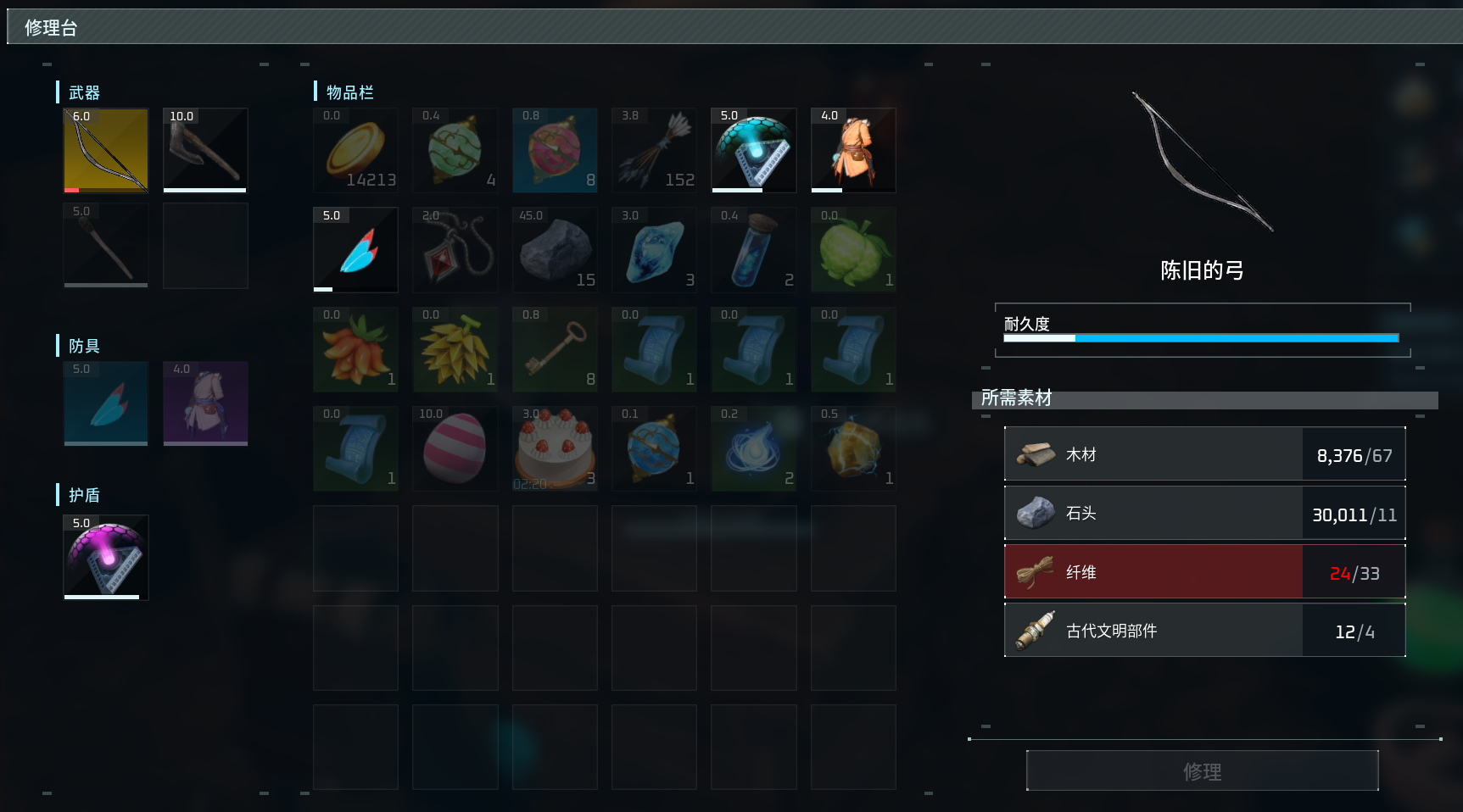Image resolution: width=1463 pixels, height=812 pixels.
Task: Click the gold coin stack
Action: click(x=355, y=150)
